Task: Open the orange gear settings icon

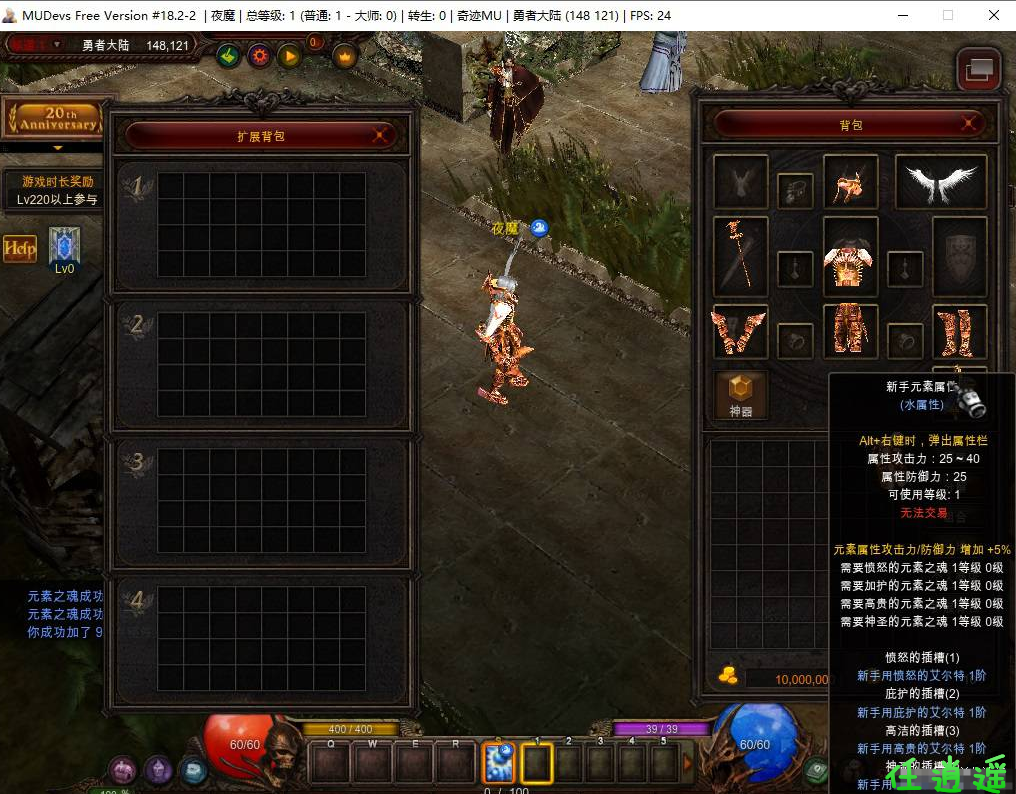Action: (260, 56)
